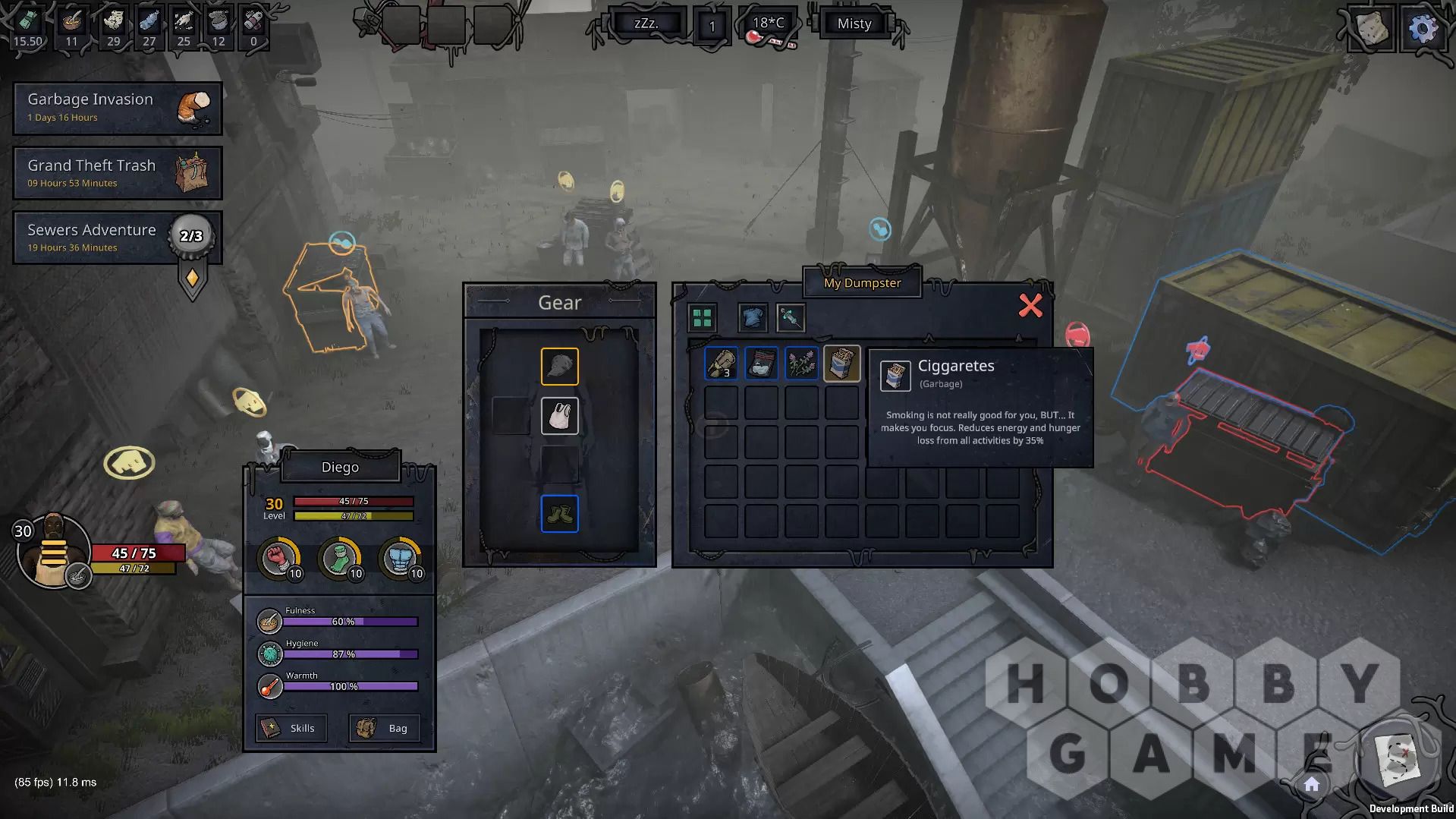Select the green boots gear slot

pos(559,514)
